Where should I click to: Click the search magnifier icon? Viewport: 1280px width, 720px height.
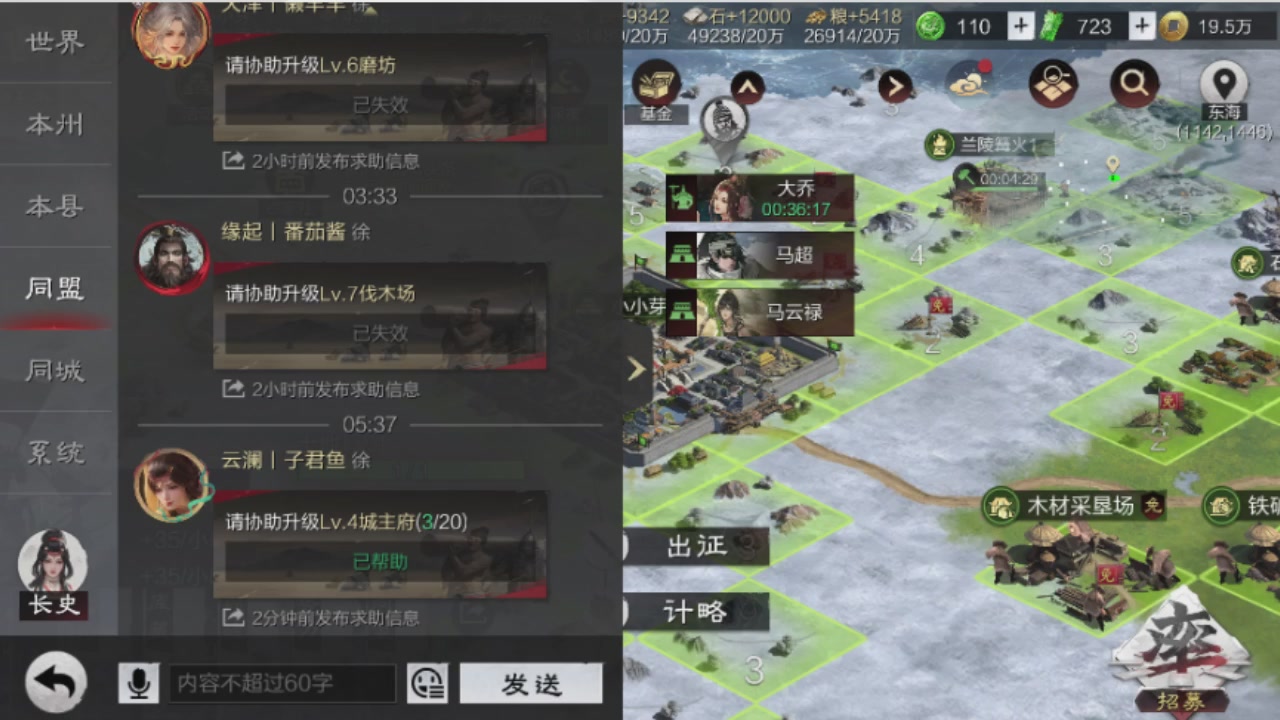(x=1134, y=85)
